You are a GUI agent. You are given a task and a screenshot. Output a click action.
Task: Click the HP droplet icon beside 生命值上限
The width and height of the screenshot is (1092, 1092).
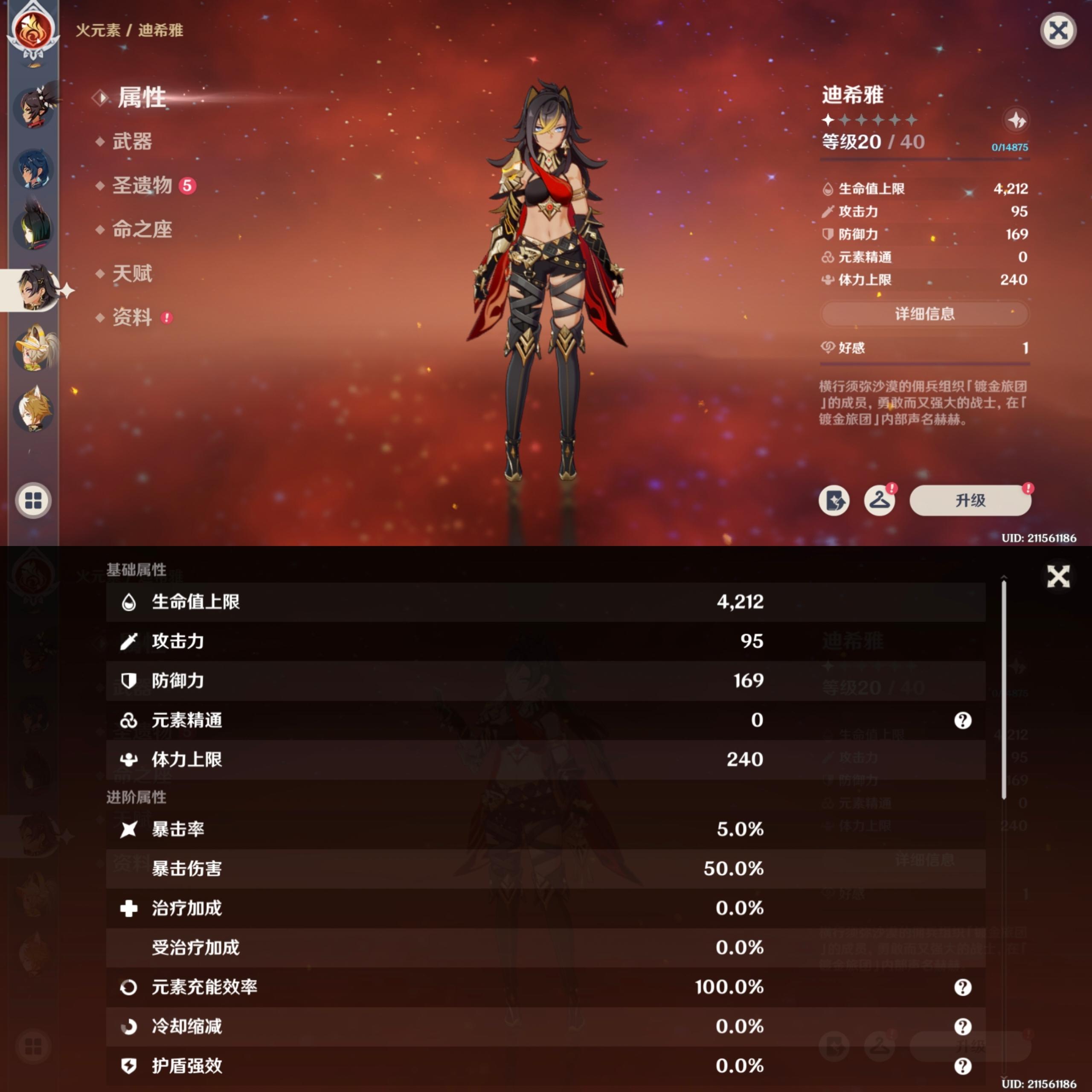tap(829, 189)
